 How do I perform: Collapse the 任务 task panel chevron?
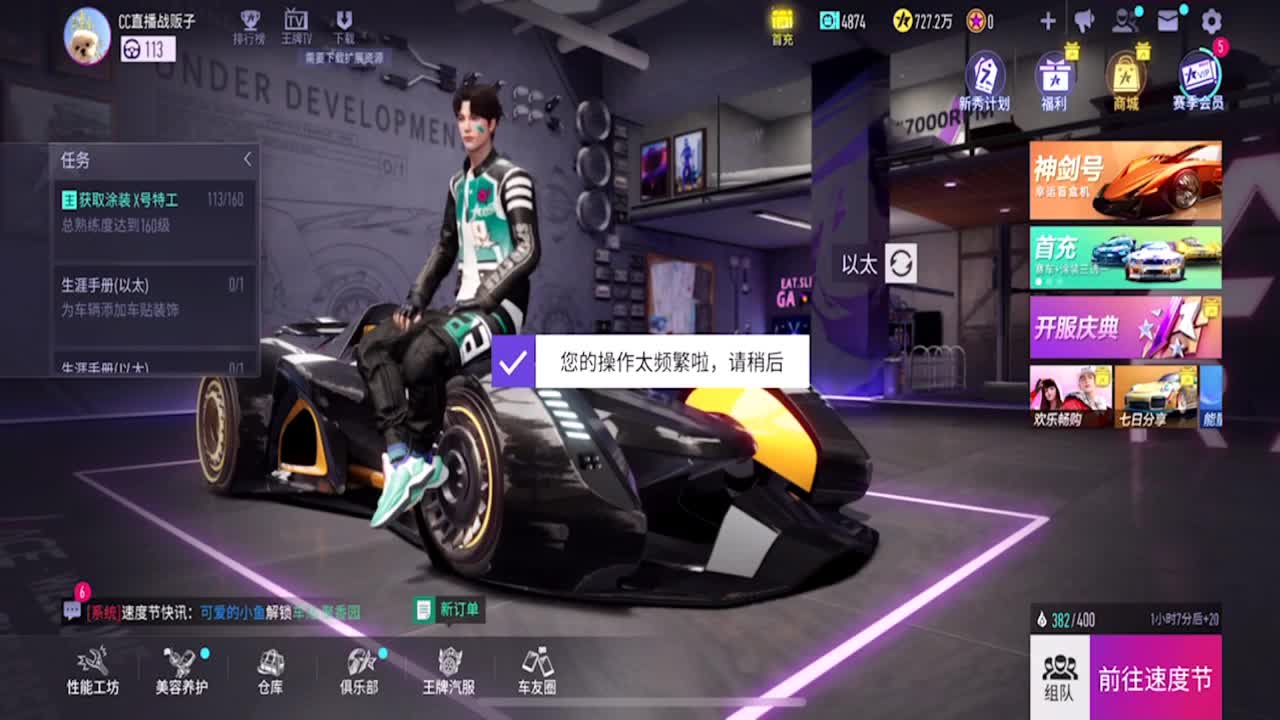click(247, 158)
